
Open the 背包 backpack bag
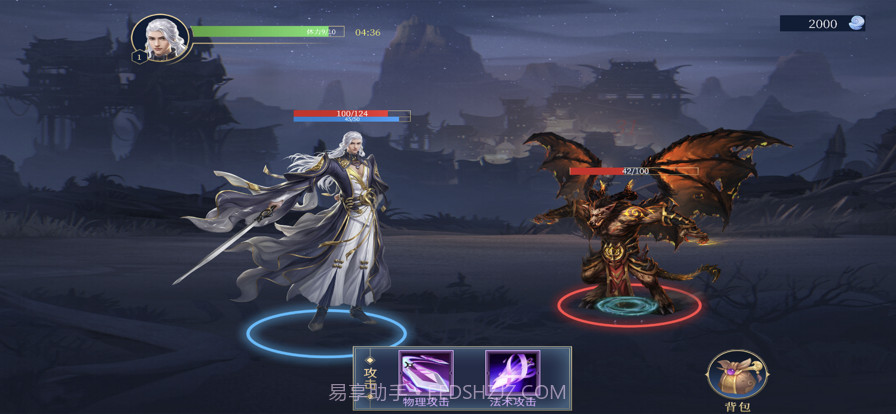tap(735, 377)
